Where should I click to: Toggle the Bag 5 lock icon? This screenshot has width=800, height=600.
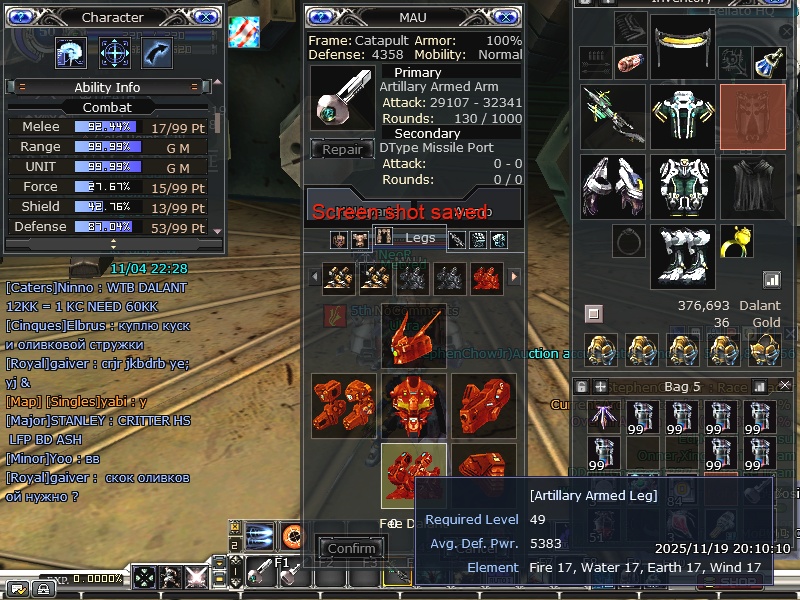pyautogui.click(x=582, y=386)
